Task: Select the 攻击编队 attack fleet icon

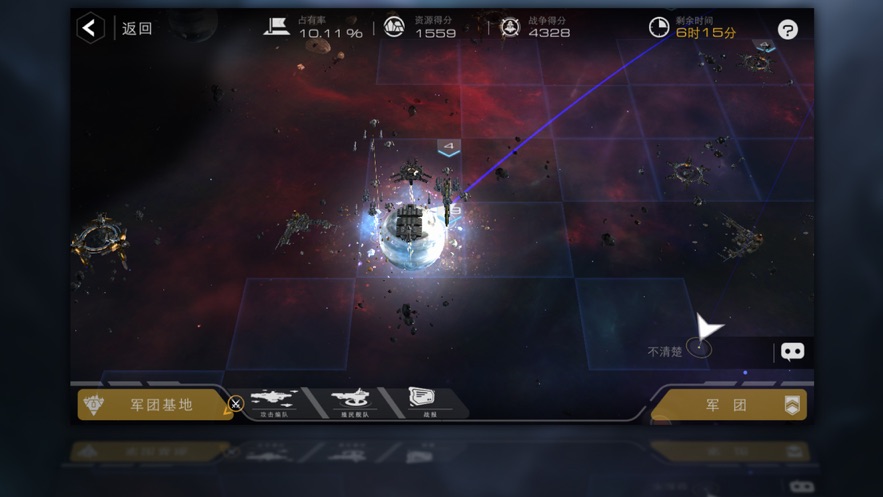Action: coord(273,402)
